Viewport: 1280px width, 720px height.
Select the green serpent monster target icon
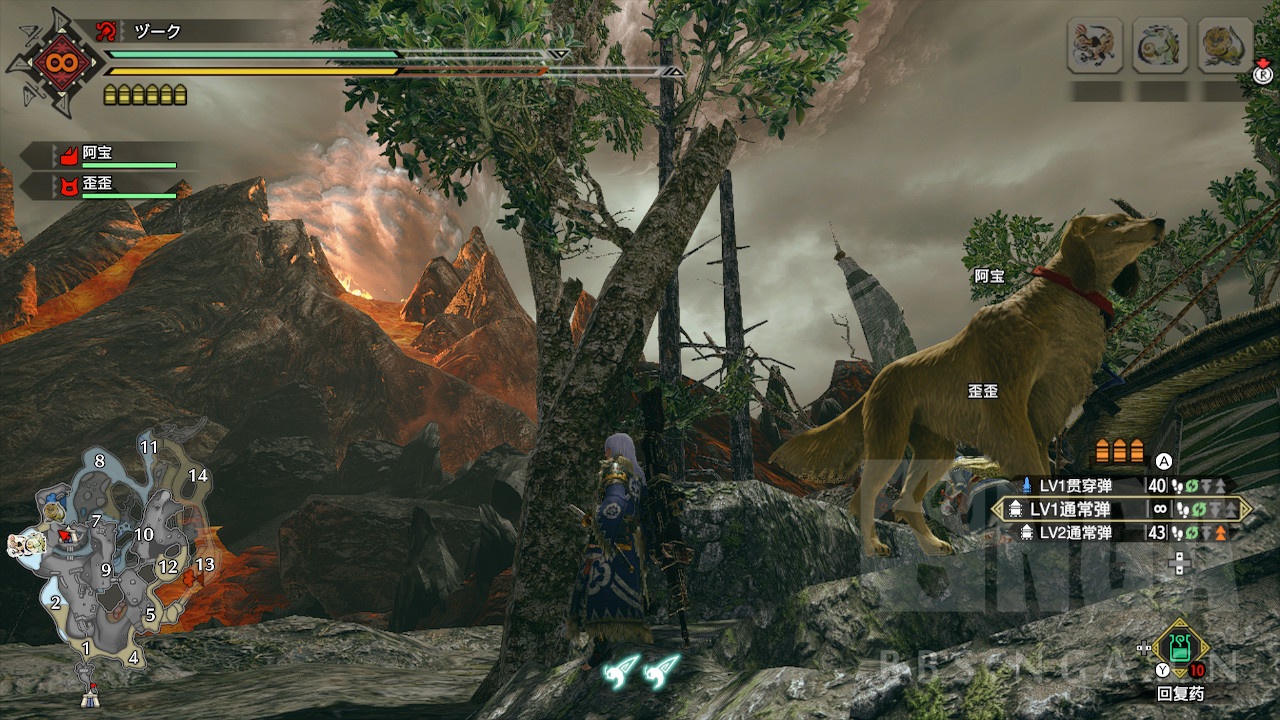(1160, 45)
